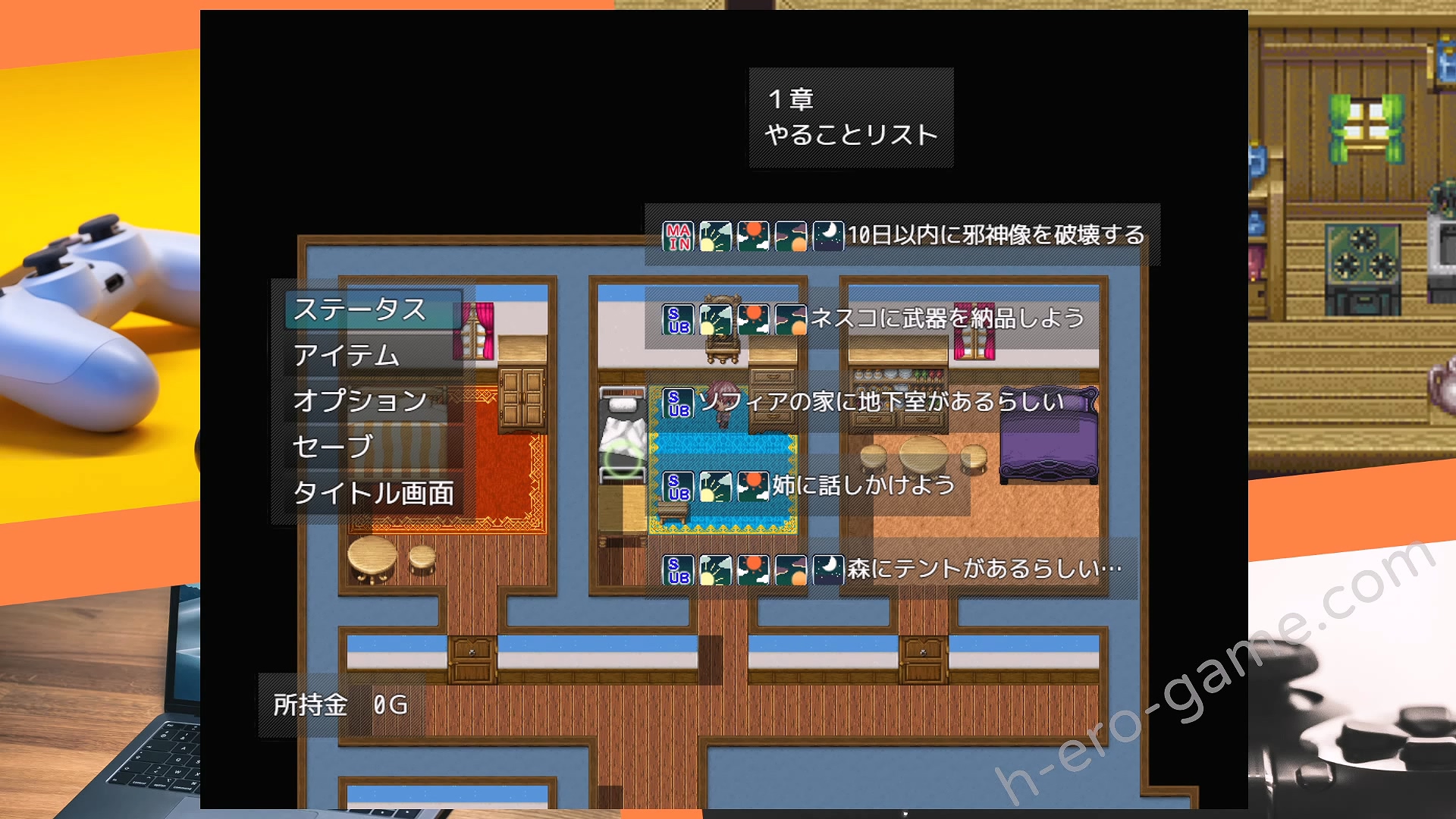Click the SUB badge on the ネスコ weapon delivery quest

677,319
